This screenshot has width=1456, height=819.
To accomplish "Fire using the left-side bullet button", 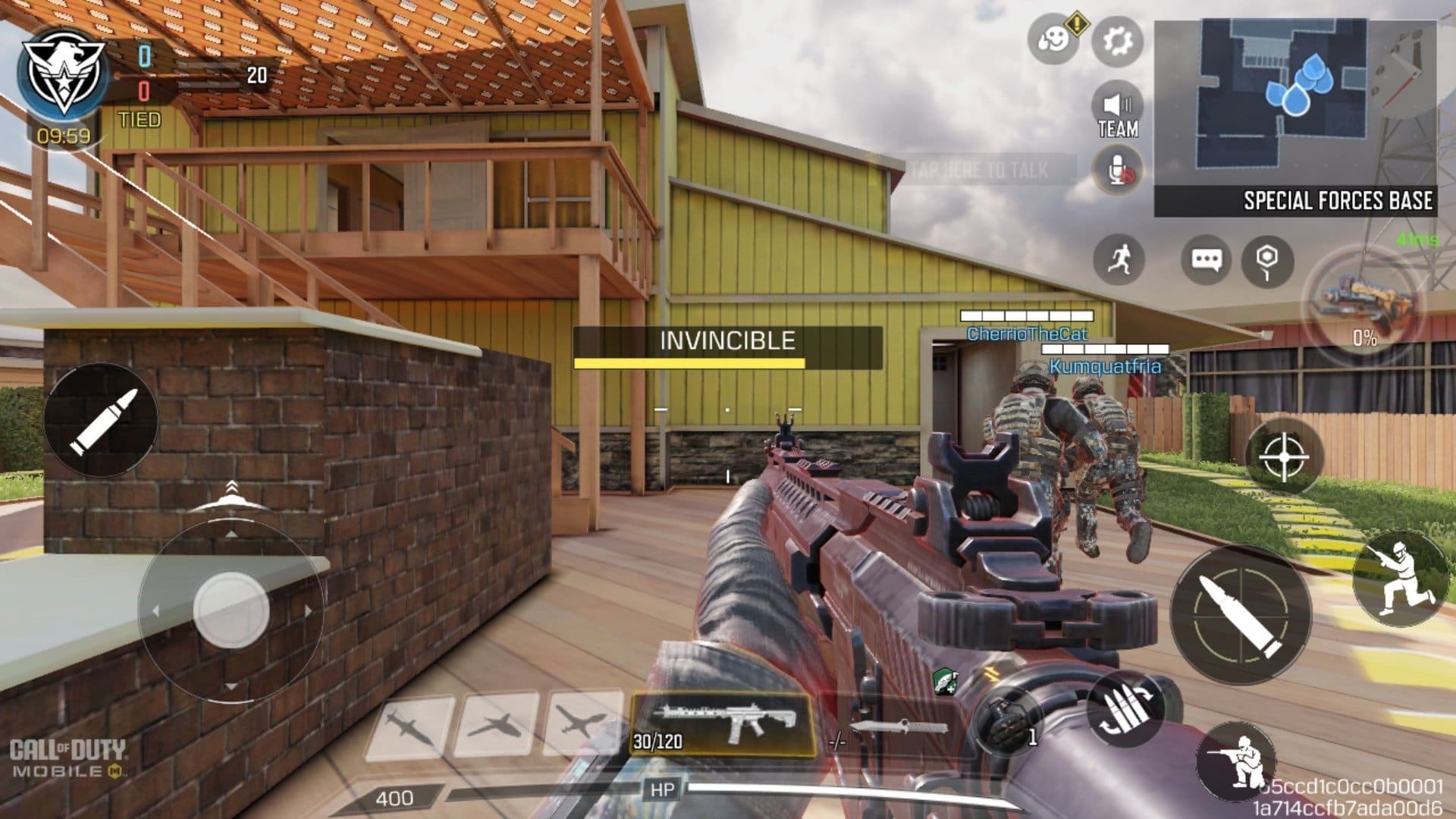I will click(101, 419).
